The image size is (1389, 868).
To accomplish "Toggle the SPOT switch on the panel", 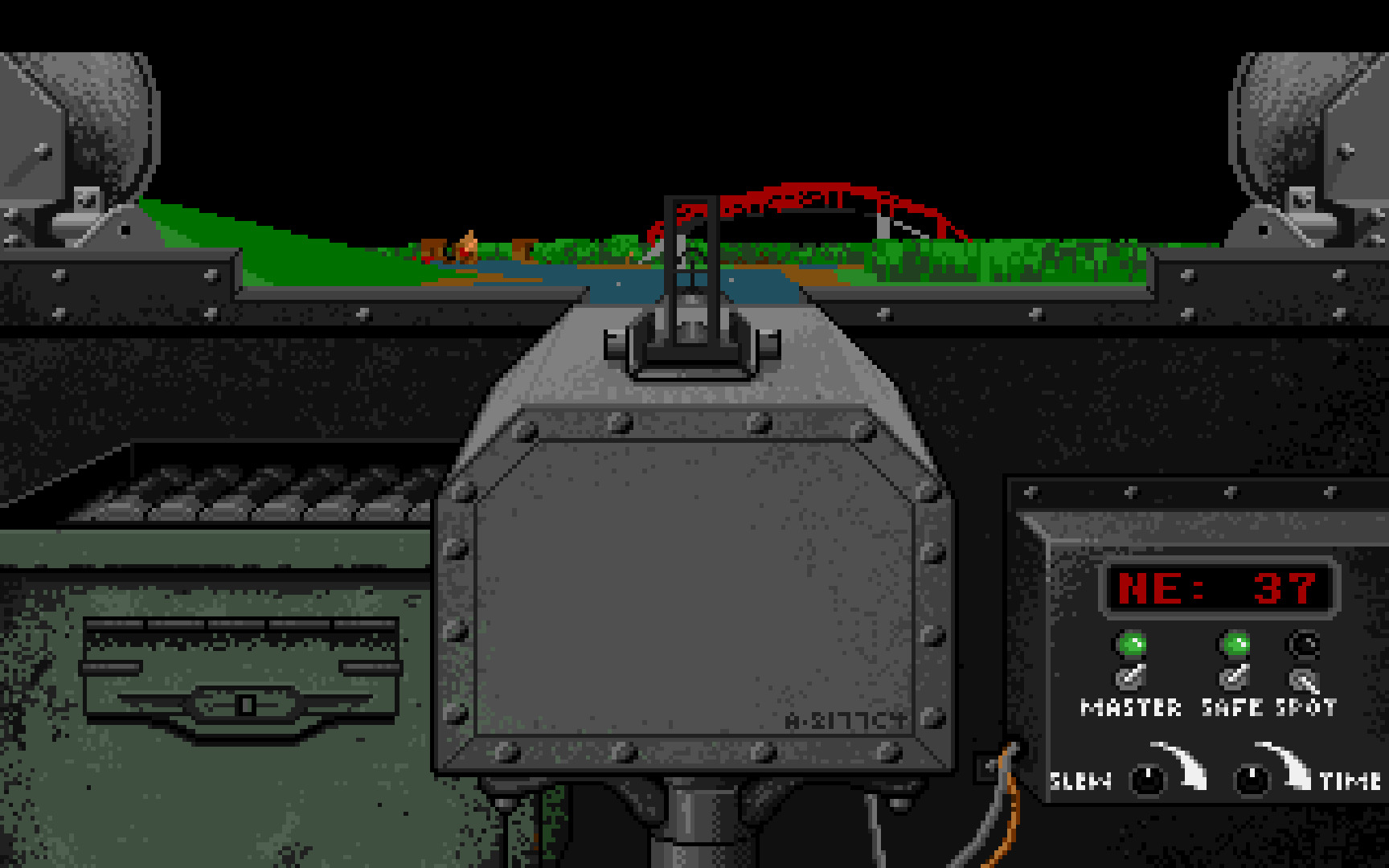I will 1304,679.
